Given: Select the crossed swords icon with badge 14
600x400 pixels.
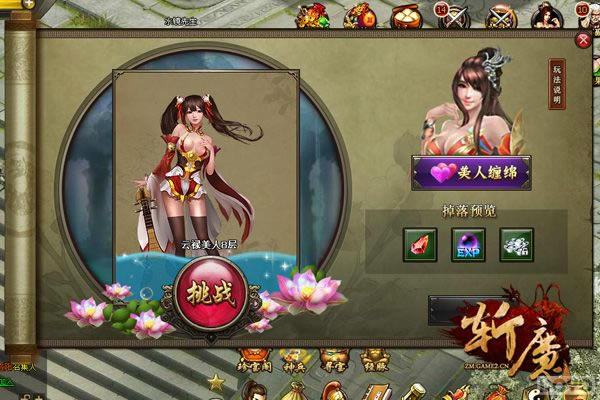Looking at the screenshot, I should (451, 16).
